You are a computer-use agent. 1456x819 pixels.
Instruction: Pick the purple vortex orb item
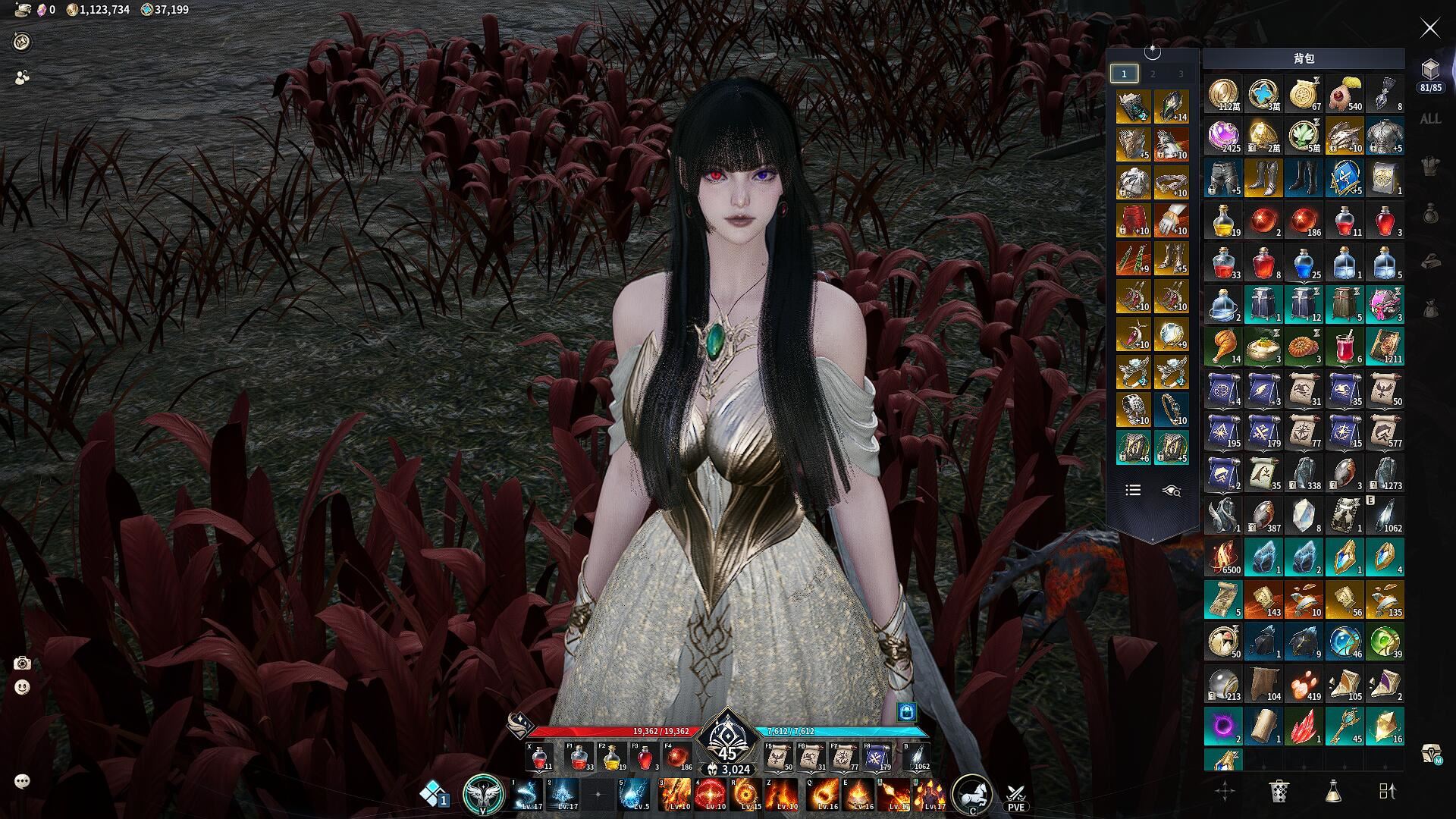[x=1222, y=726]
